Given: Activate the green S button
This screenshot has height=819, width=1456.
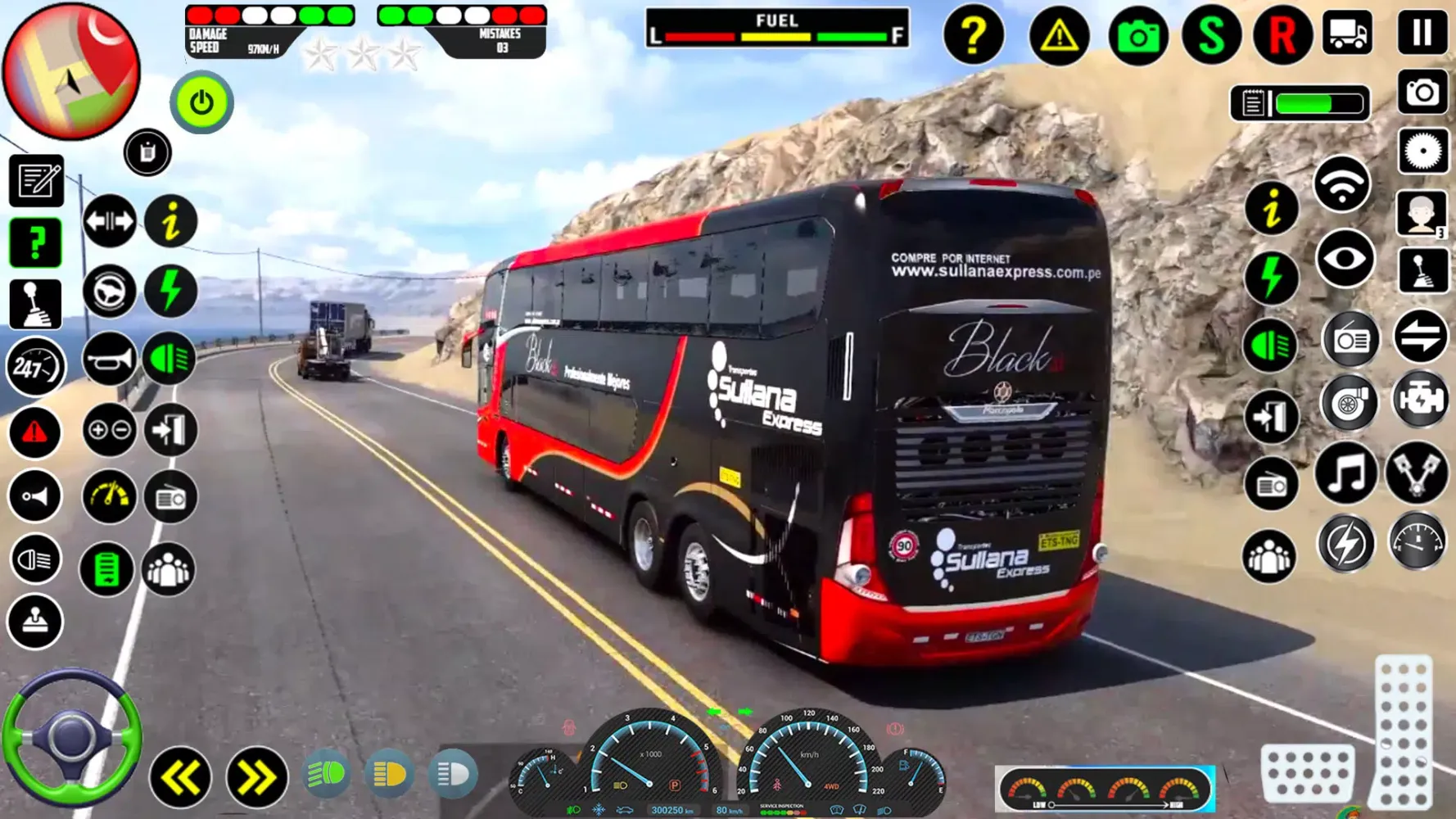Looking at the screenshot, I should pos(1210,35).
